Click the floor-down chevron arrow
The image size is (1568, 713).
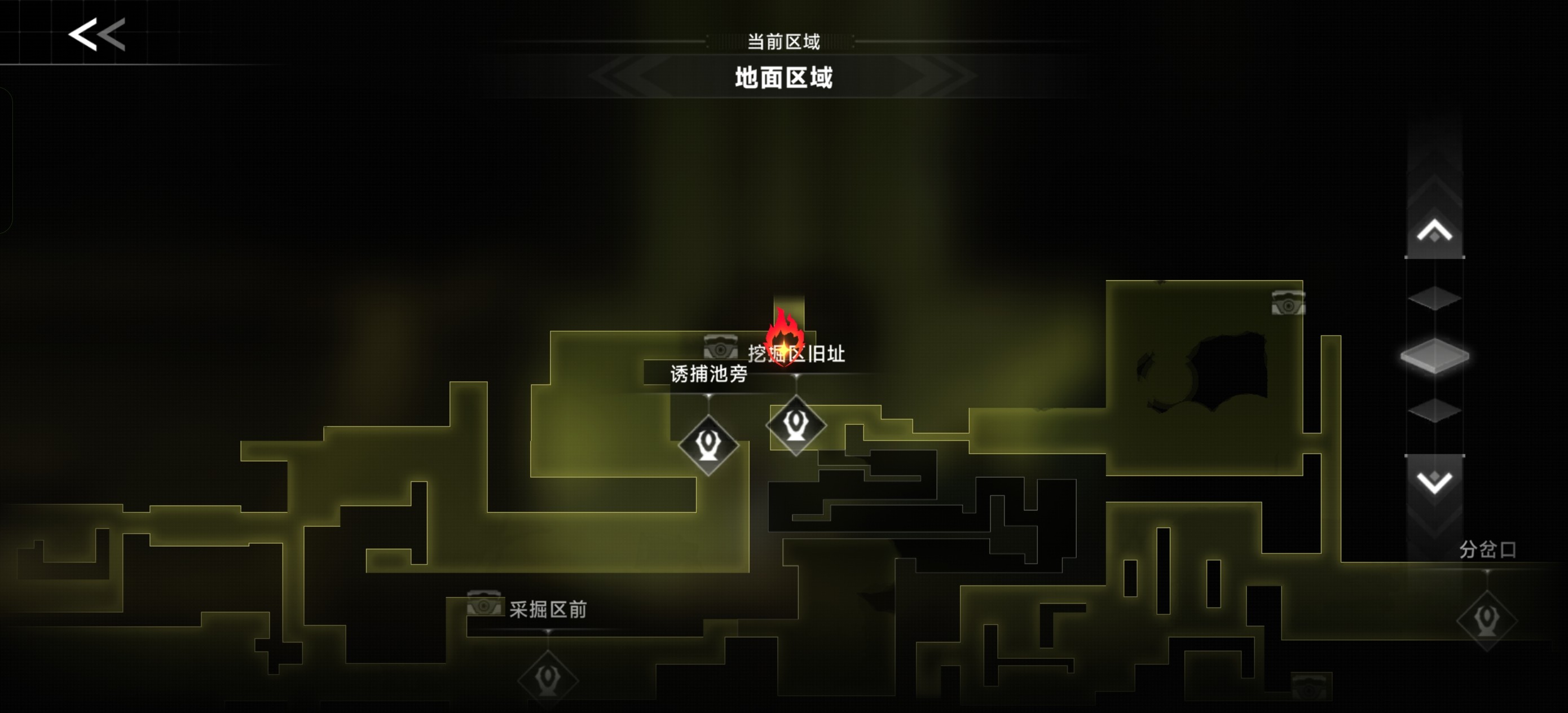pyautogui.click(x=1434, y=482)
